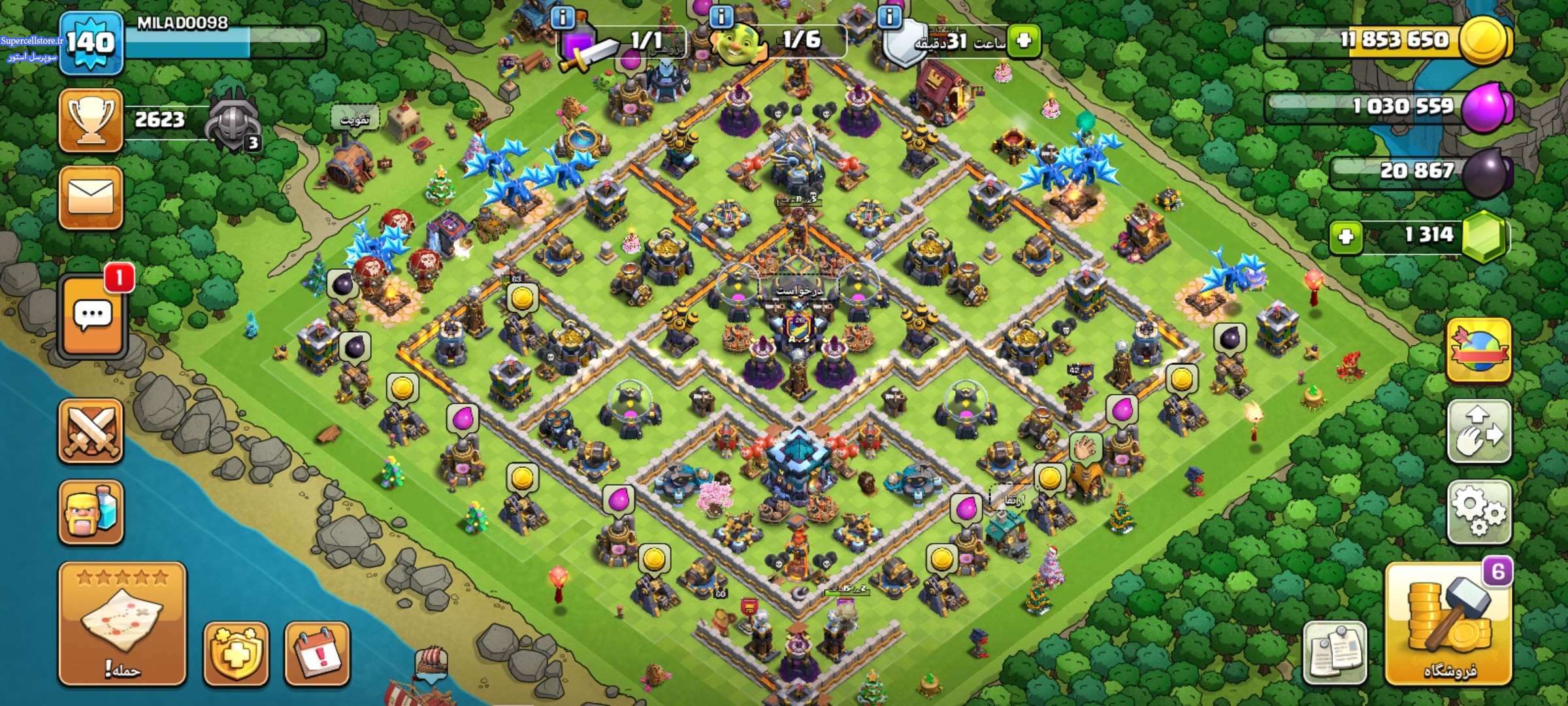Open the golden shield plus button
1568x706 pixels.
coord(236,654)
